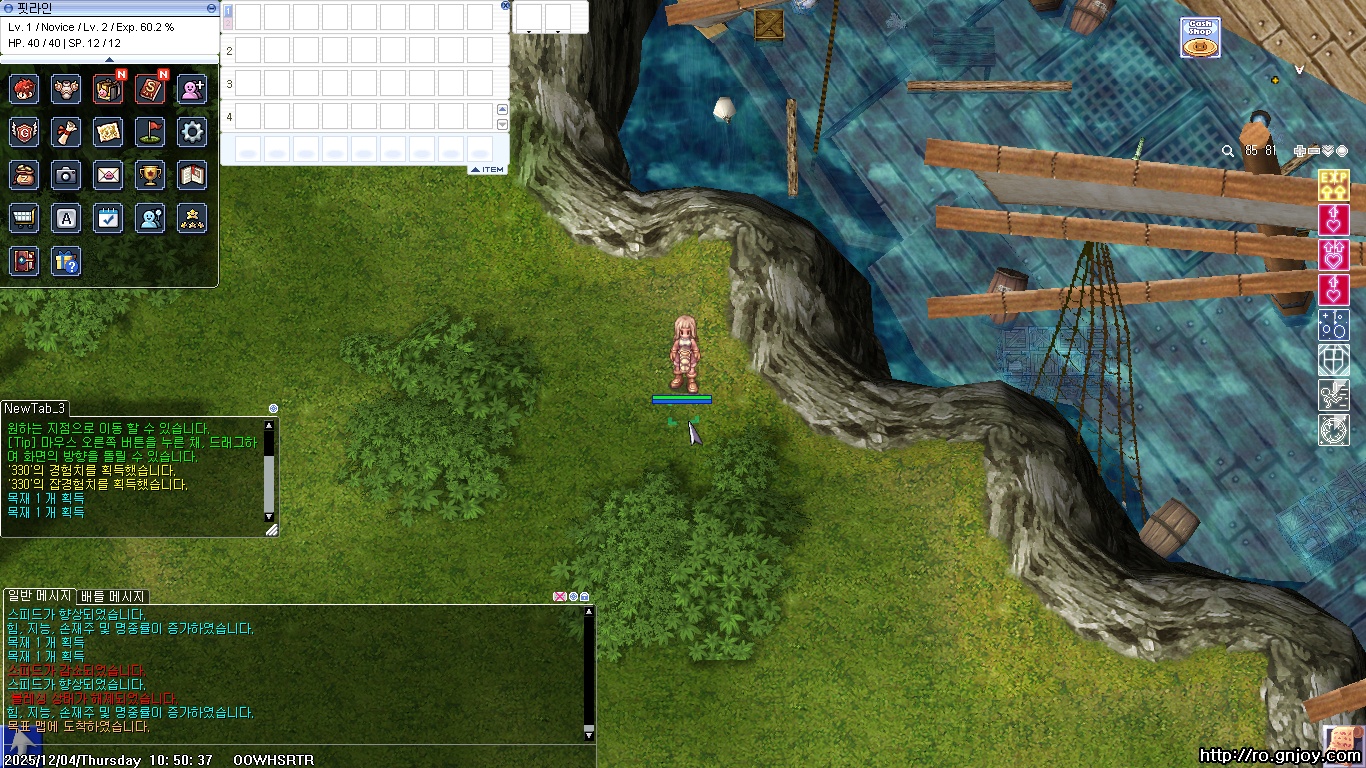The width and height of the screenshot is (1366, 768).
Task: Click the add friend pink person icon
Action: point(192,89)
